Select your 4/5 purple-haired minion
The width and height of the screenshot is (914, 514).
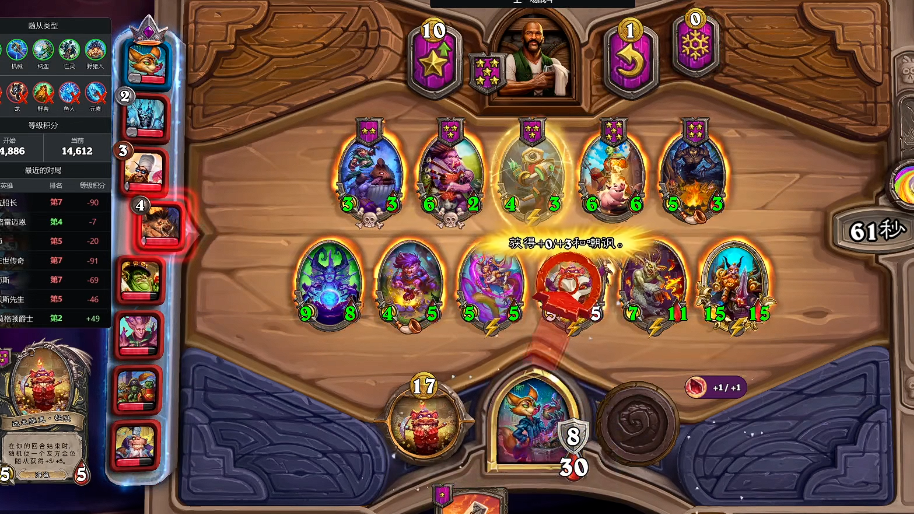click(411, 284)
